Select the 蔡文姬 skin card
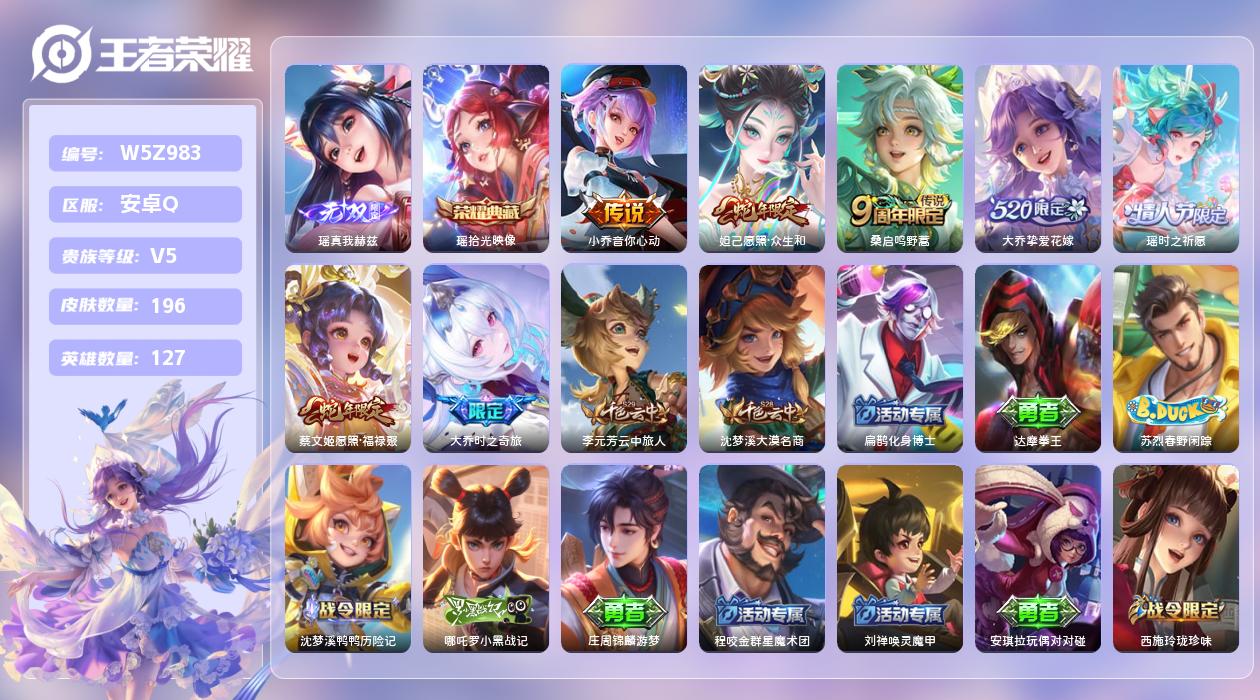Screen dimensions: 1260x700 click(347, 358)
